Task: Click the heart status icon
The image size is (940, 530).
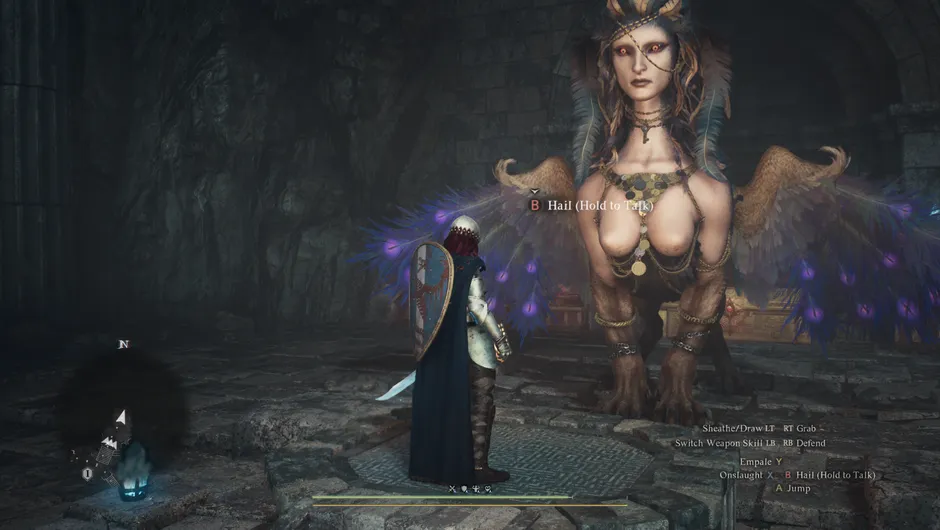Action: (x=487, y=488)
